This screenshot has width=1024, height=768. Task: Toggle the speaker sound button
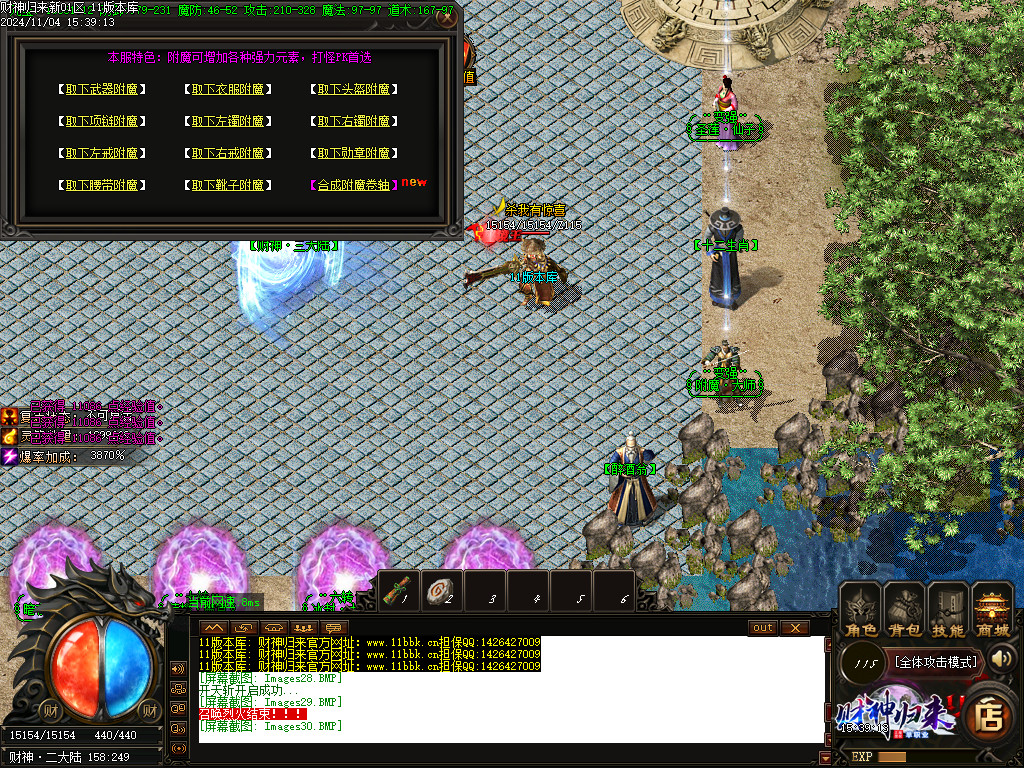(x=1003, y=659)
